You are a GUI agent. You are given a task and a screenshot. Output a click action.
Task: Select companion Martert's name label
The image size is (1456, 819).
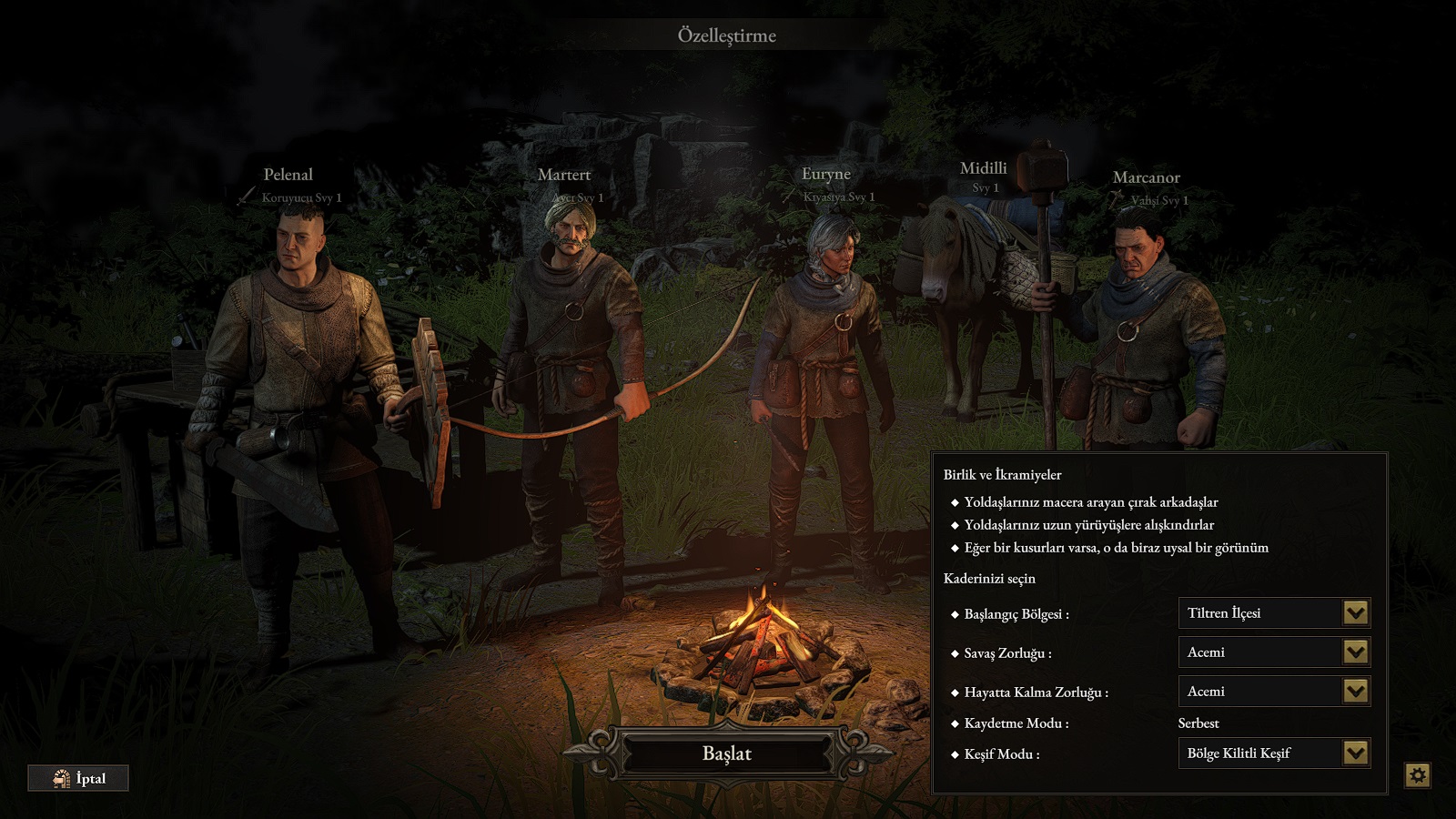[564, 175]
